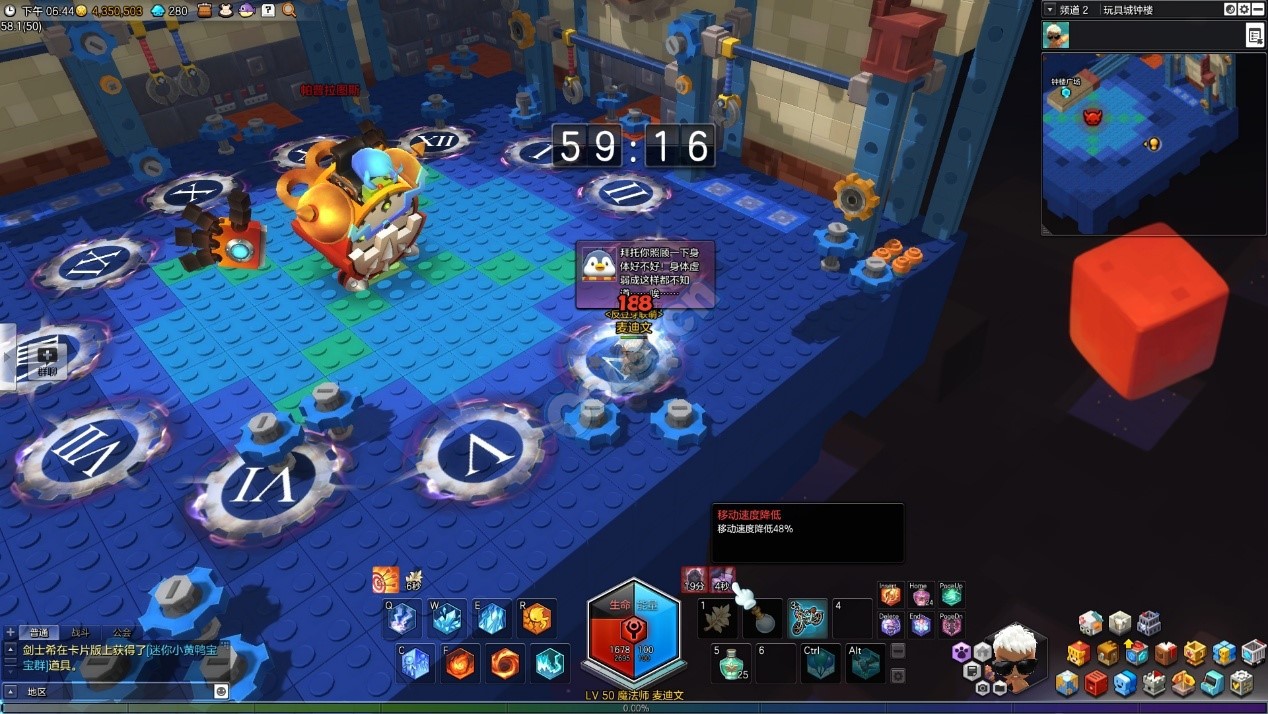Click the hotbar settings gear button

coord(898,675)
